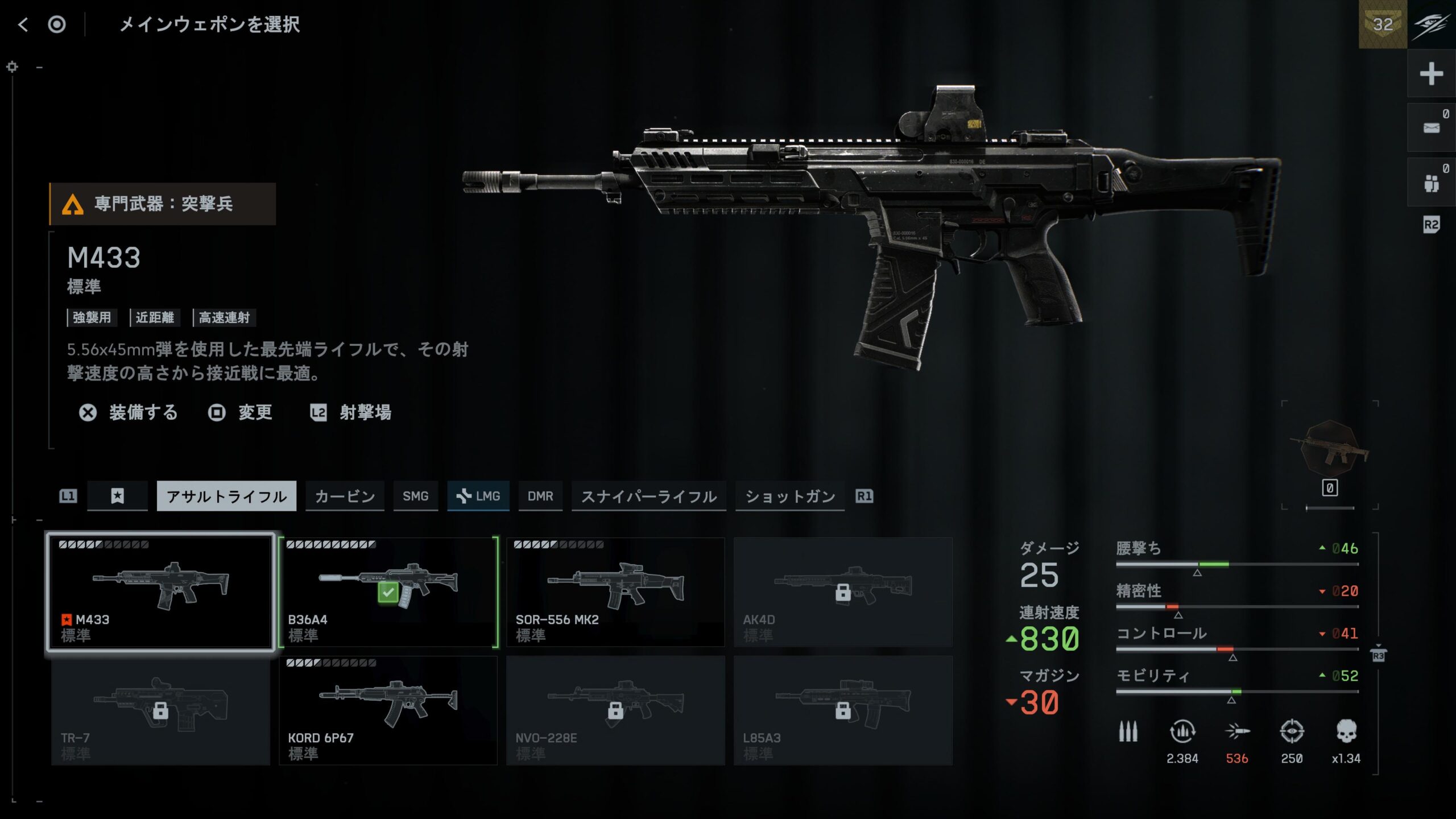Open the 射撃場 firing range
The image size is (1456, 819).
pos(351,412)
